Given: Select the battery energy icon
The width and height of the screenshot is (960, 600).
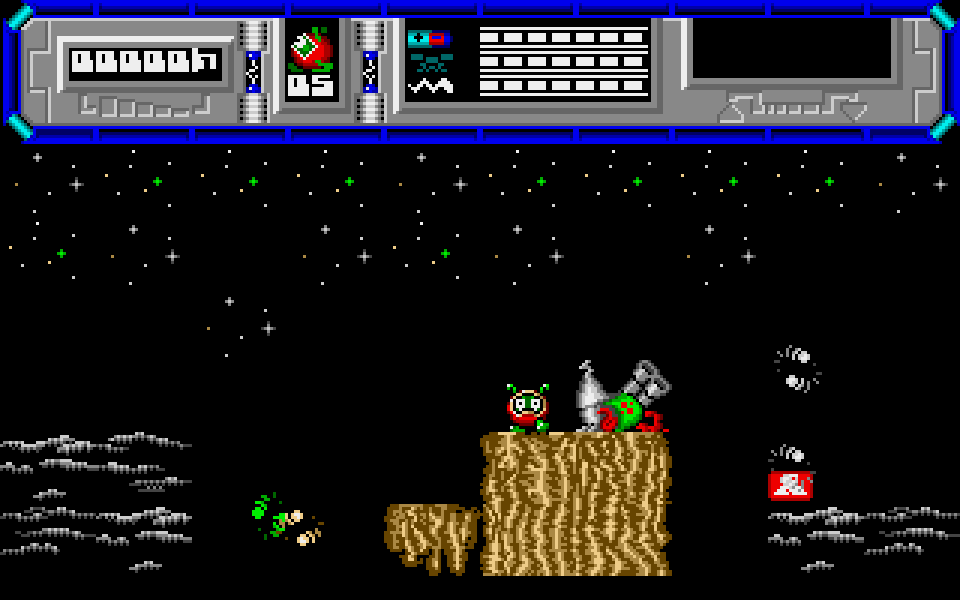Looking at the screenshot, I should coord(427,39).
